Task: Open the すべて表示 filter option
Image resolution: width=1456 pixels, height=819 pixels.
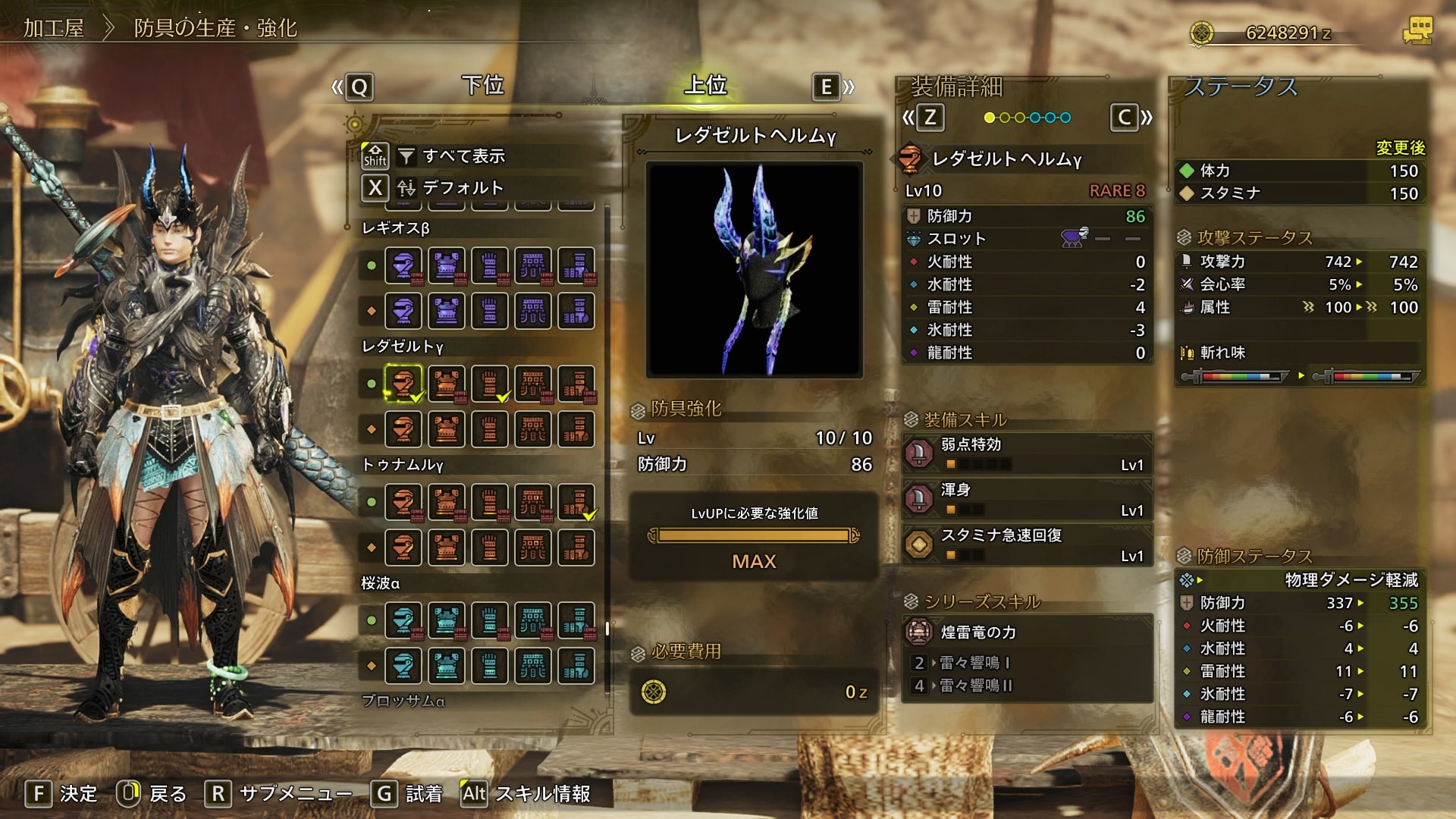Action: pos(463,156)
